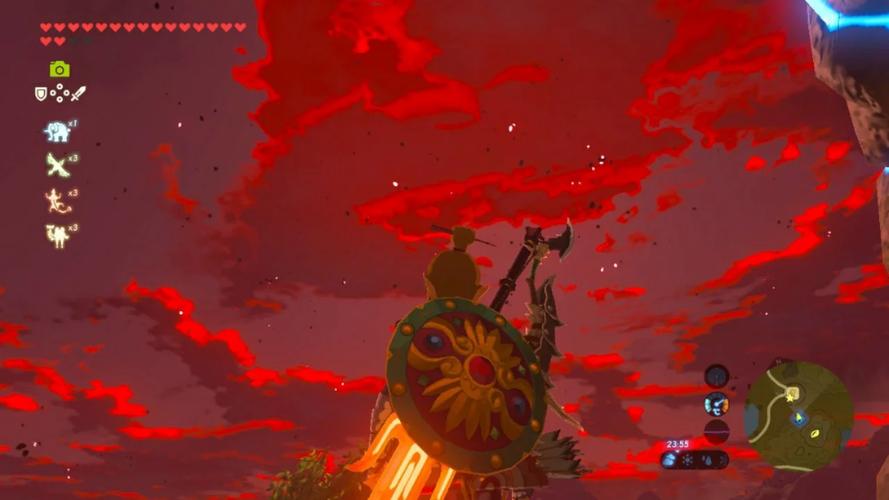Activate Daruk's Protection lizard icon

(56, 200)
